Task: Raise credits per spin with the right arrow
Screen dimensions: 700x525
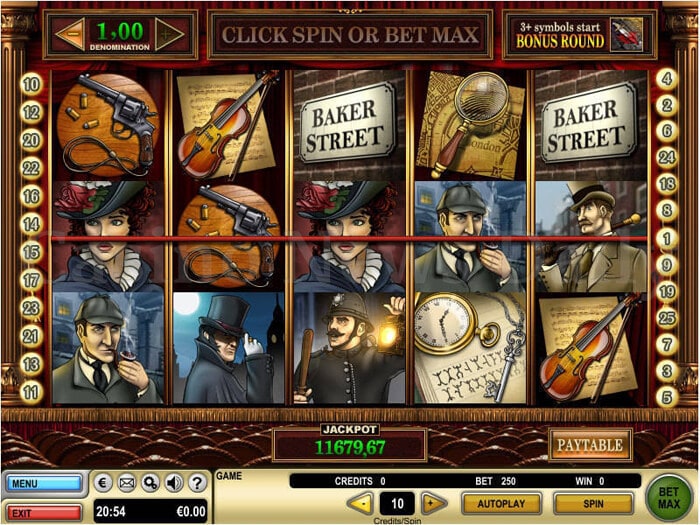Action: pyautogui.click(x=433, y=503)
